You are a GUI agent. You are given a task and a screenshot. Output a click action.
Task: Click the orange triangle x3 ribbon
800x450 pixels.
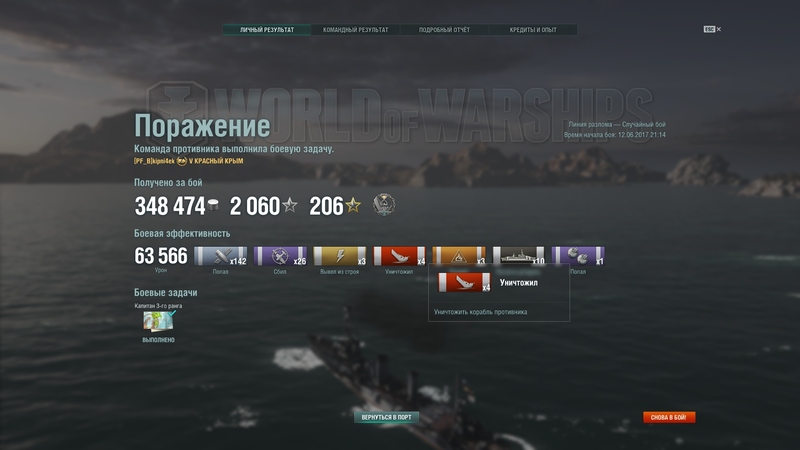coord(459,256)
